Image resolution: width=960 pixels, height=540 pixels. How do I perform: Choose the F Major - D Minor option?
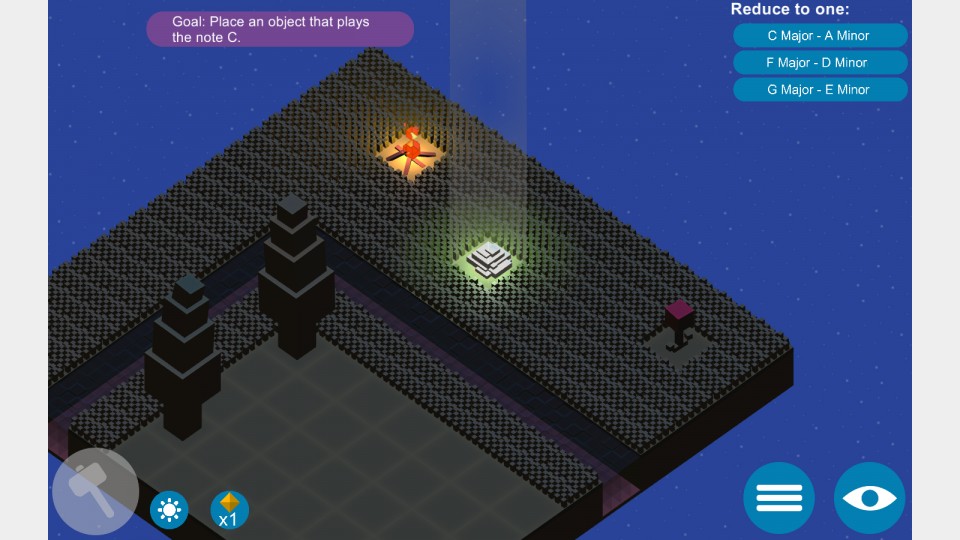pos(819,62)
